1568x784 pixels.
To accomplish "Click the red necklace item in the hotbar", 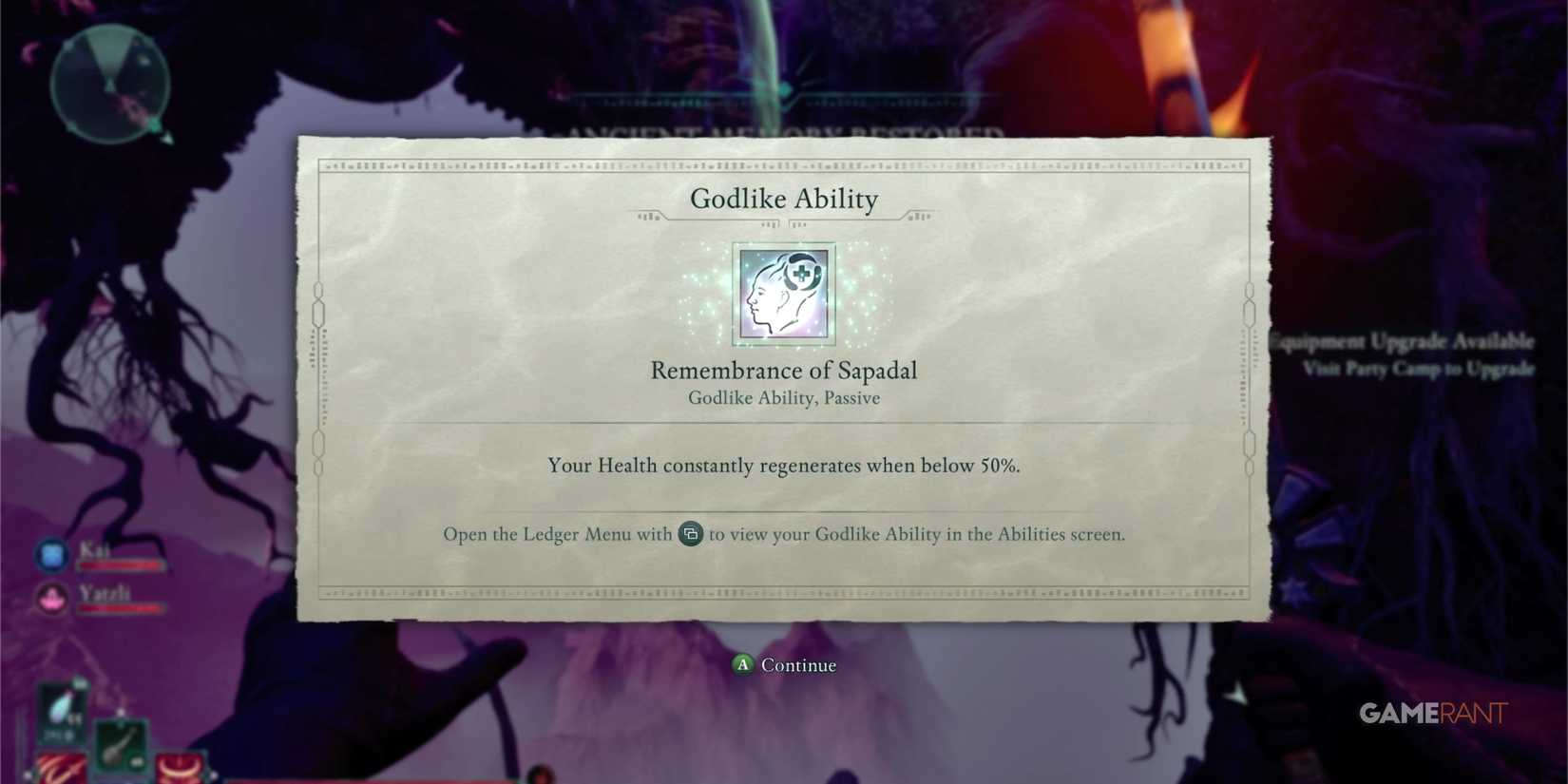I will [x=179, y=768].
